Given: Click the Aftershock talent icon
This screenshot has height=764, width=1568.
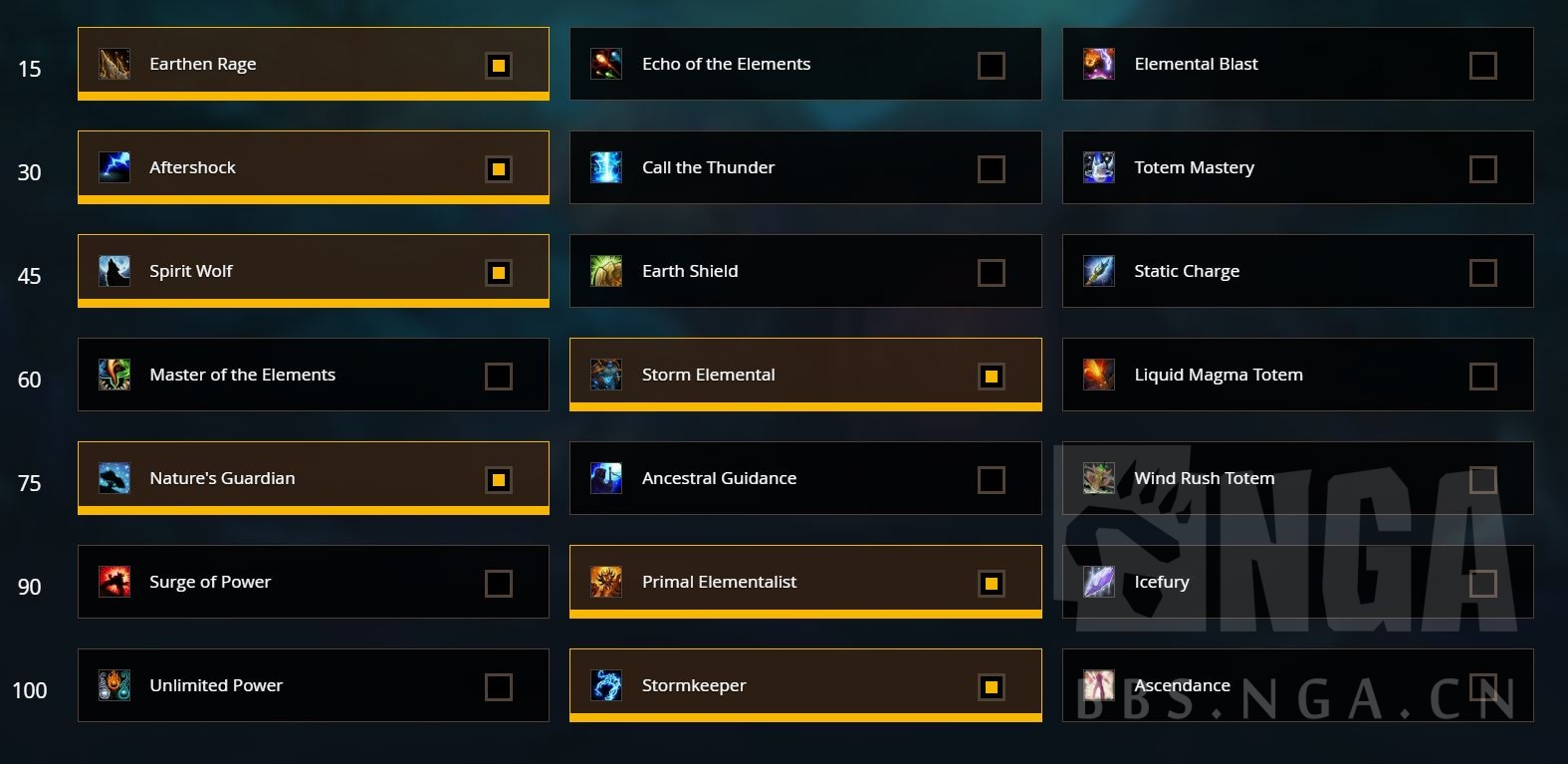Looking at the screenshot, I should point(113,167).
